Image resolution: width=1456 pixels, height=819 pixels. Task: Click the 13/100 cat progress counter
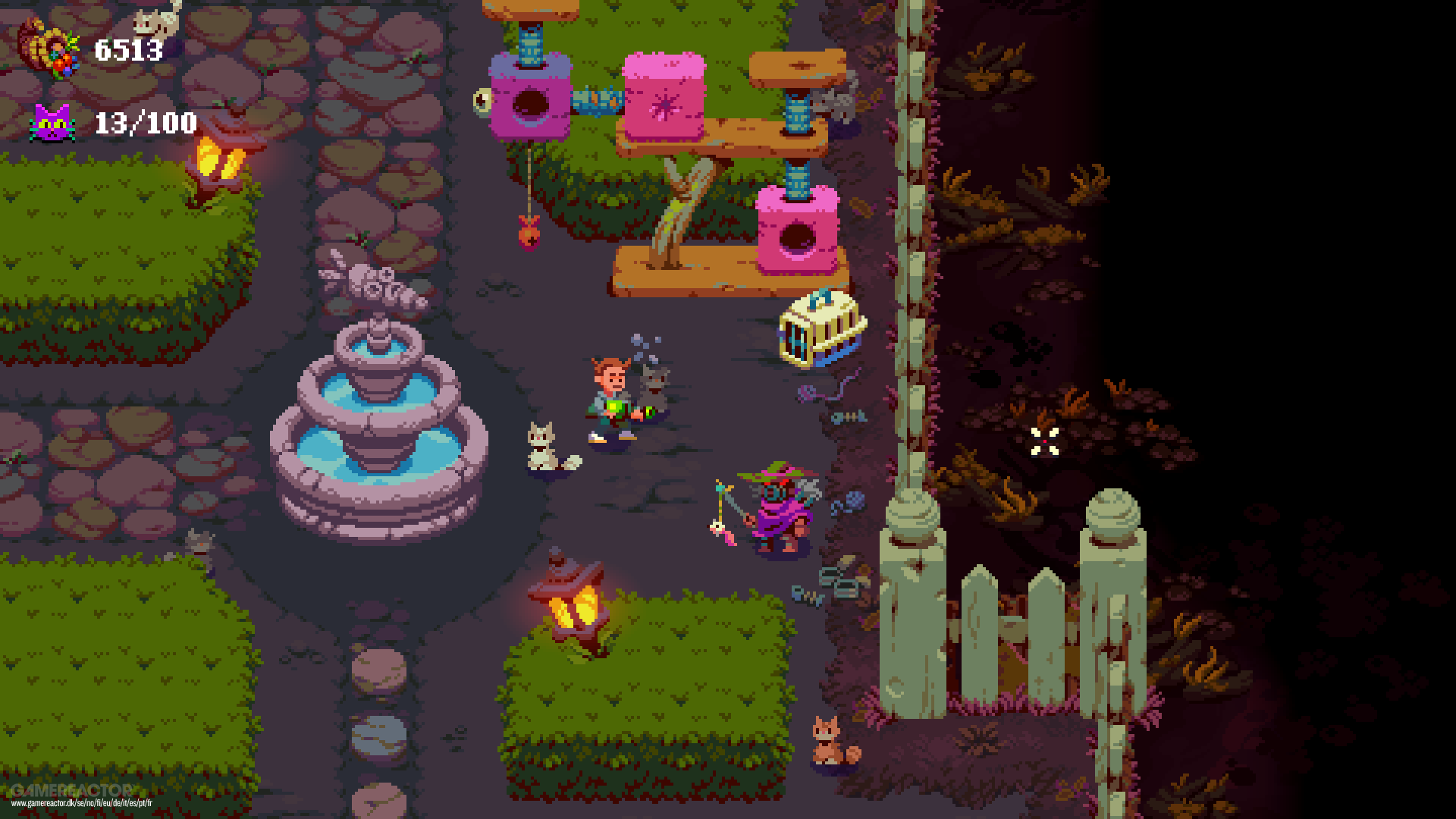point(144,120)
